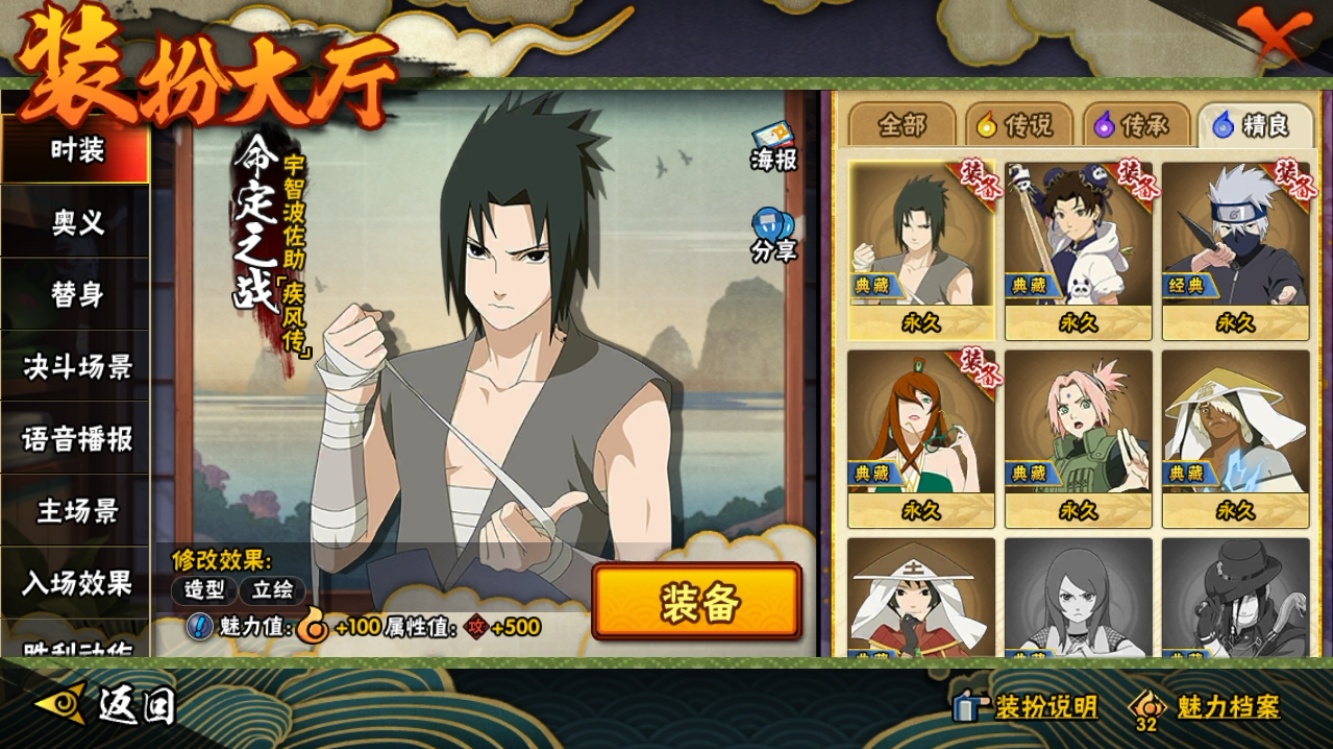Show the 传承 tab

pyautogui.click(x=1134, y=126)
